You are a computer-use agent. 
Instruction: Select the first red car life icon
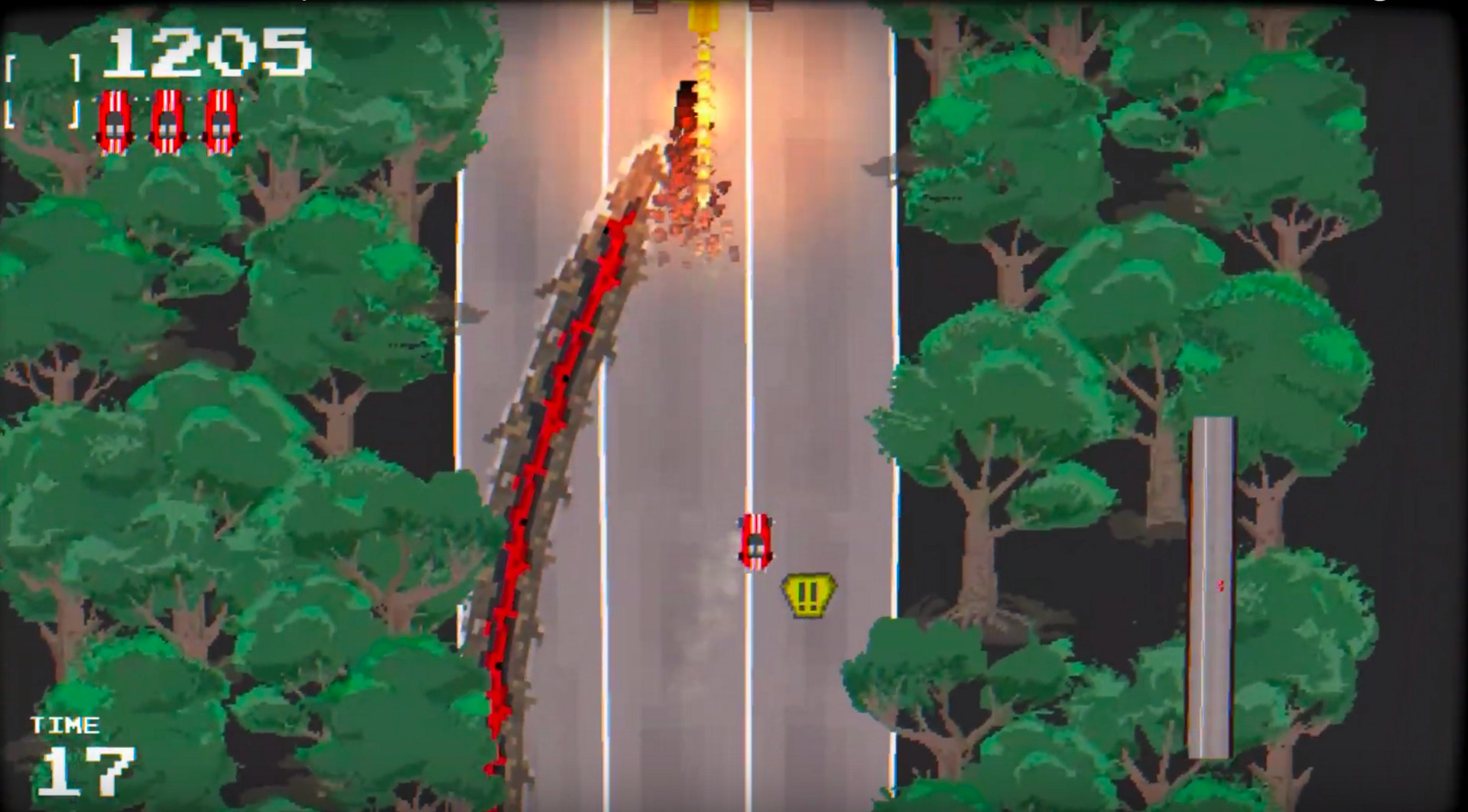115,121
